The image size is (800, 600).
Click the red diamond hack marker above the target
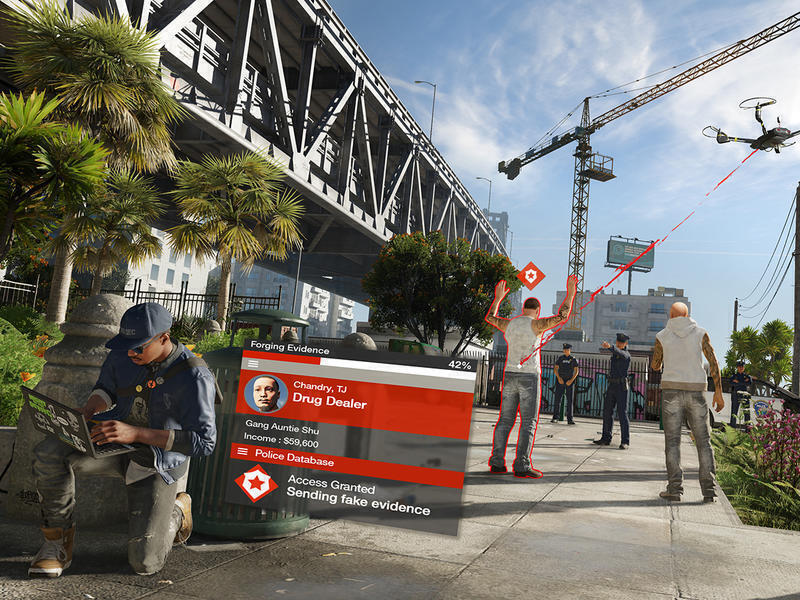point(531,274)
